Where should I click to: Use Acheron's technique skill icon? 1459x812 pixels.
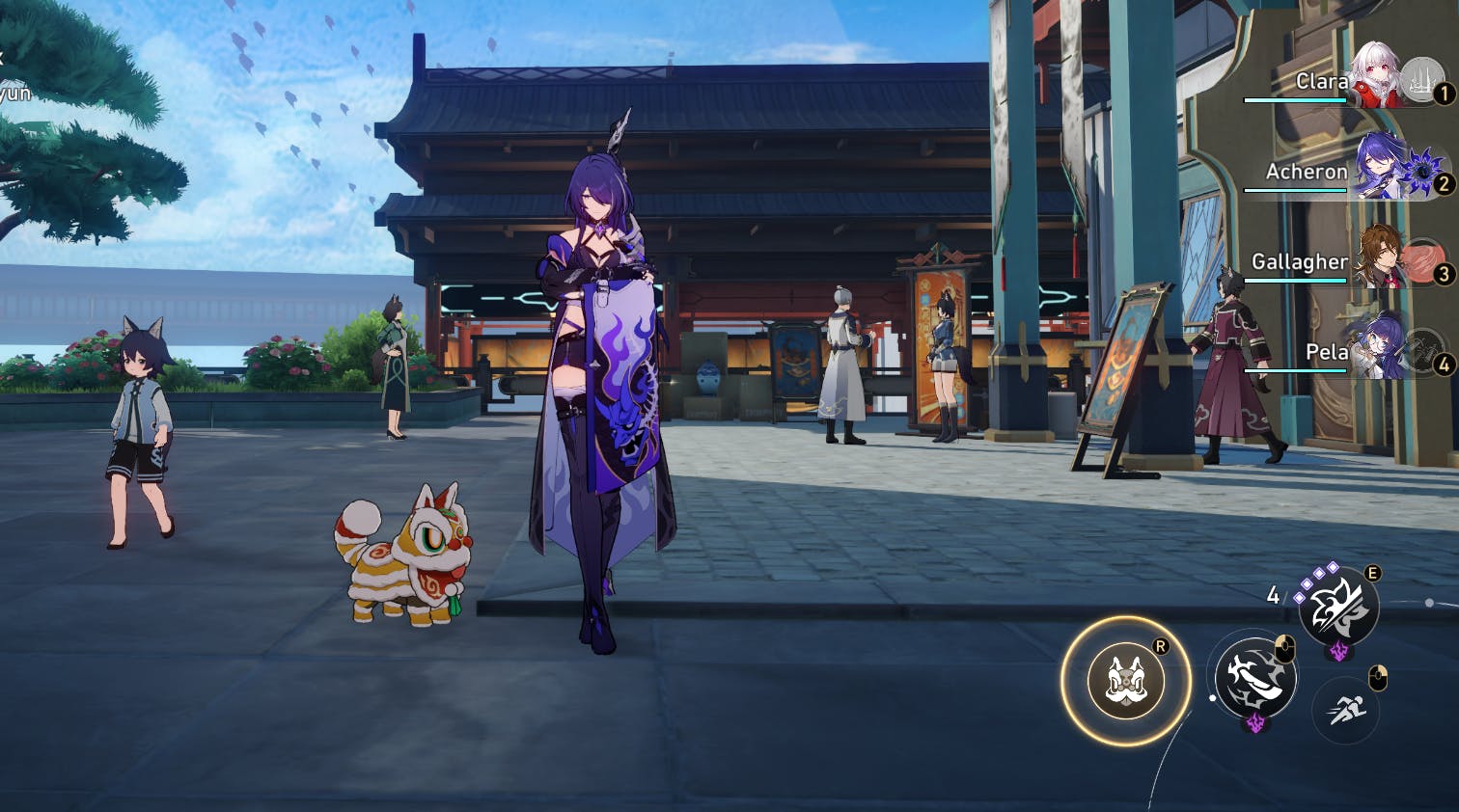pyautogui.click(x=1338, y=606)
